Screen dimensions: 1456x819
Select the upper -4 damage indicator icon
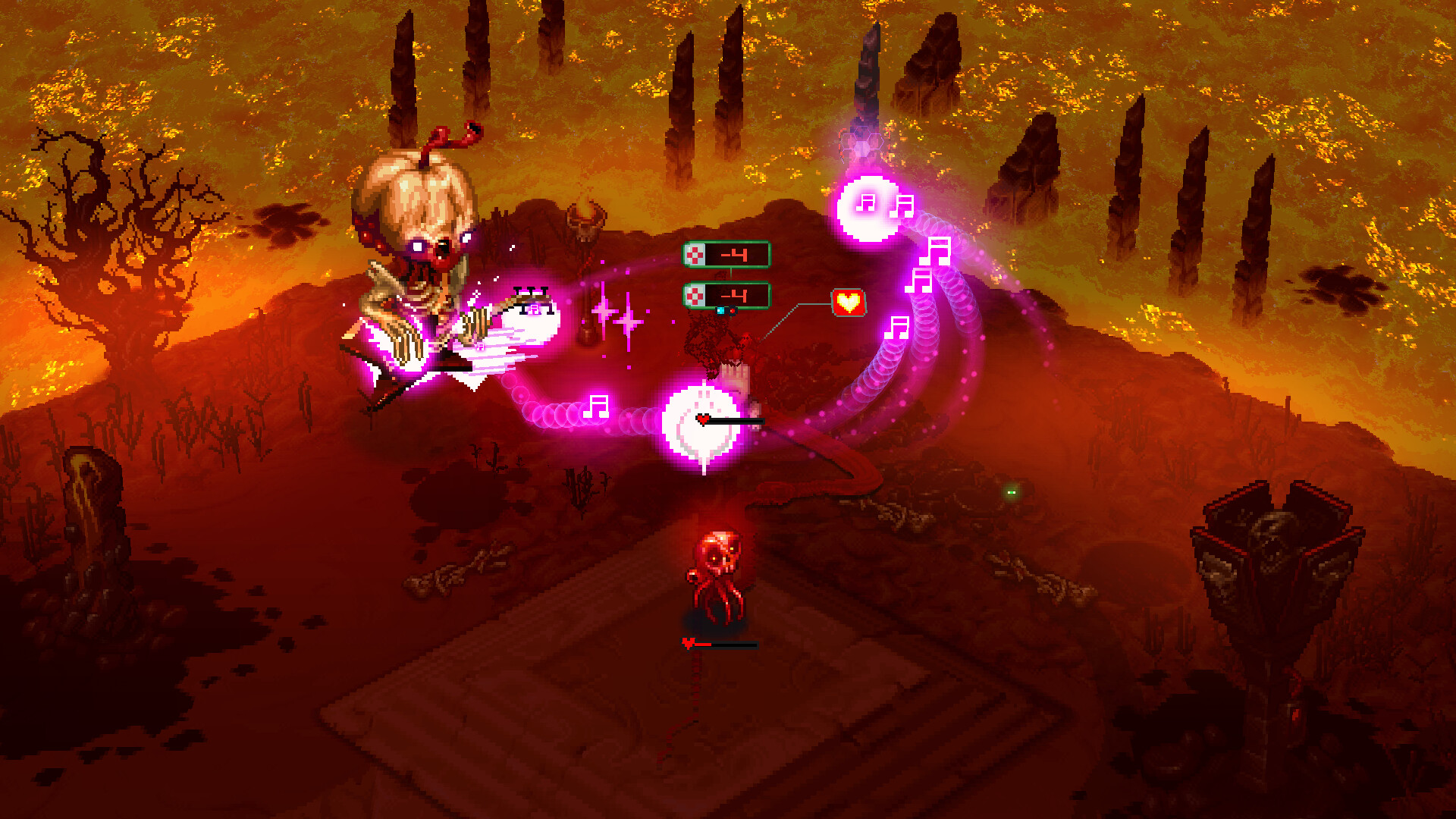click(694, 254)
